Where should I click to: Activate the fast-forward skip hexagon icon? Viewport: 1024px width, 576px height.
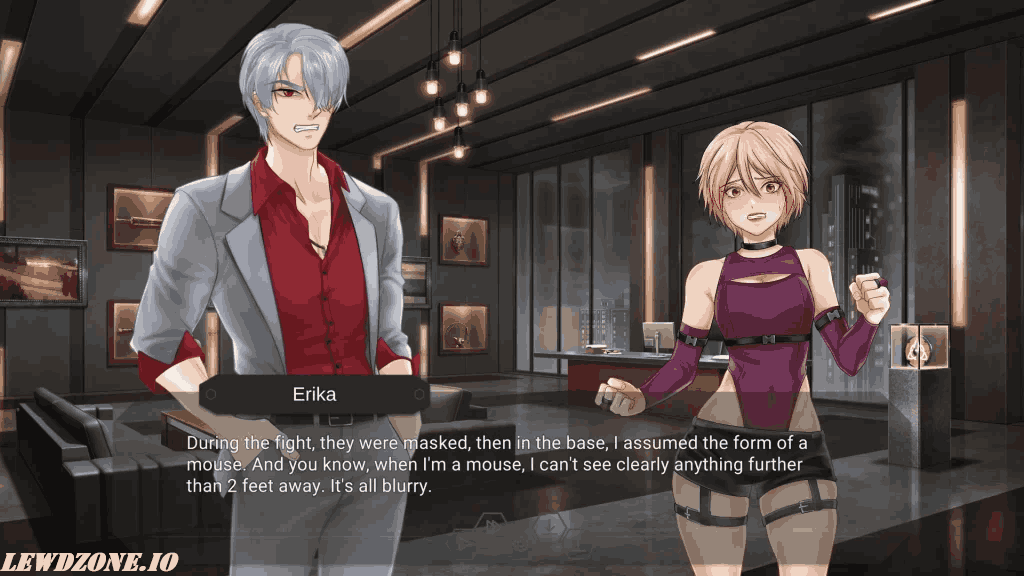(491, 522)
